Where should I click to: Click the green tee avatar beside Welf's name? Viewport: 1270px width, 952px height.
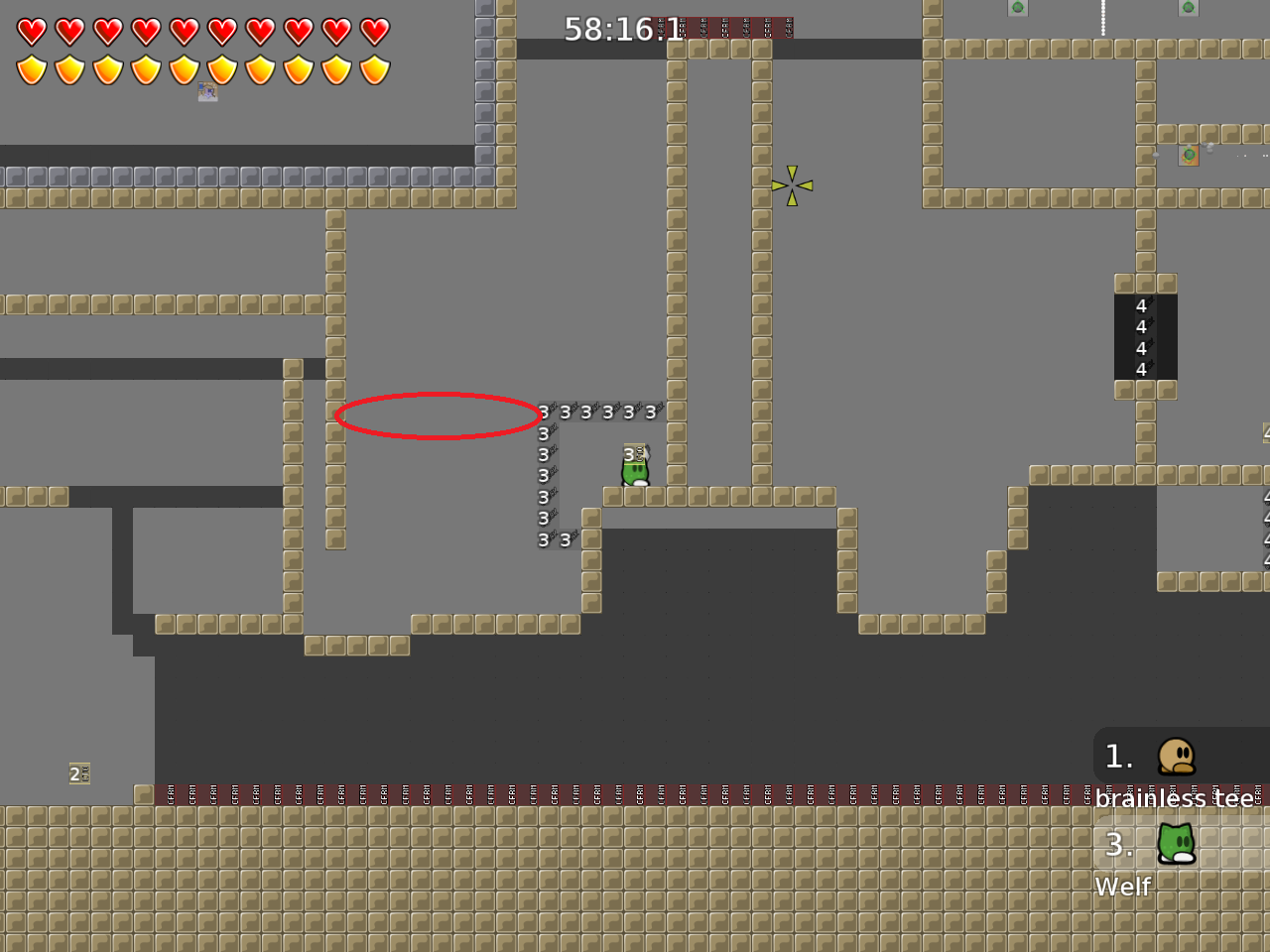pos(1176,845)
